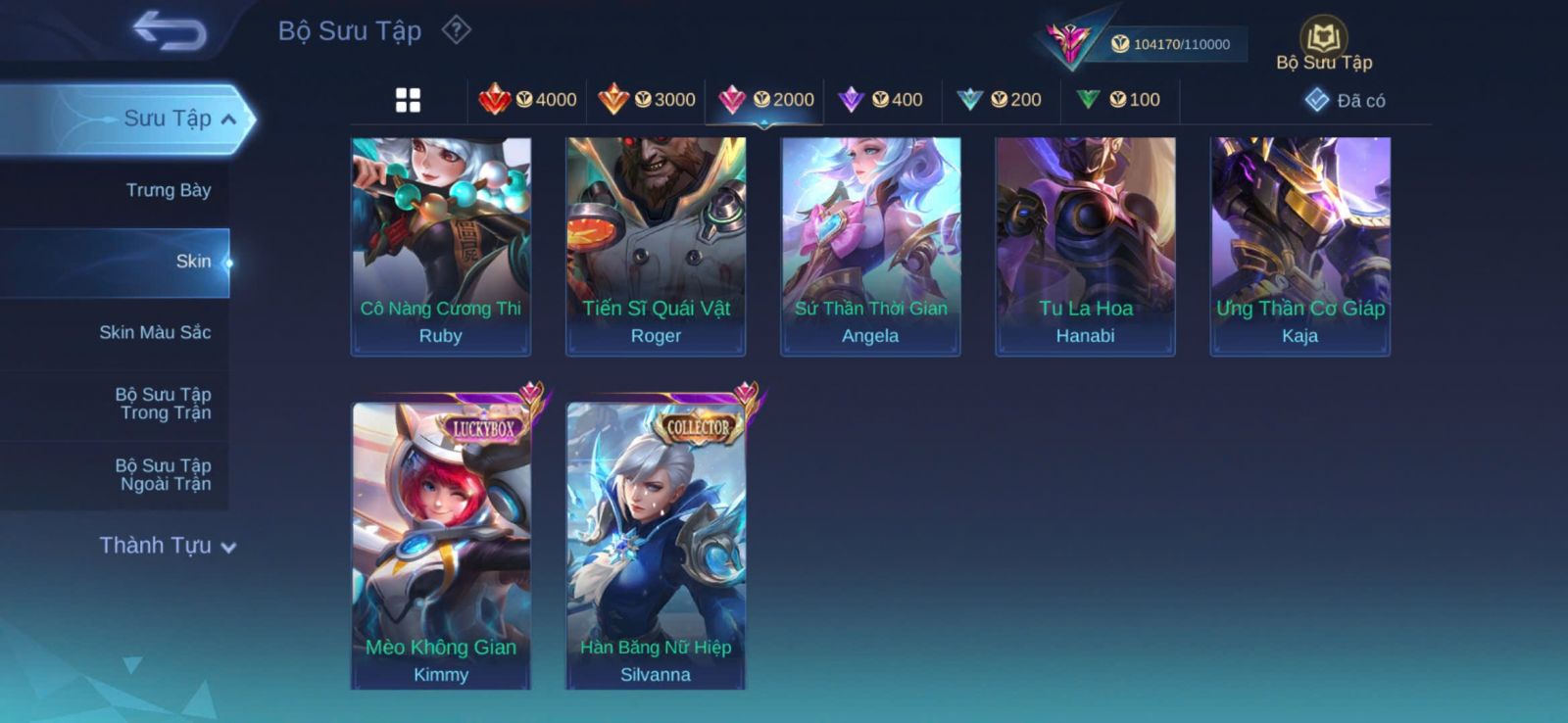Open Silvanna's Hàn Băng Nữ Hiệp skin
This screenshot has width=1568, height=723.
656,544
